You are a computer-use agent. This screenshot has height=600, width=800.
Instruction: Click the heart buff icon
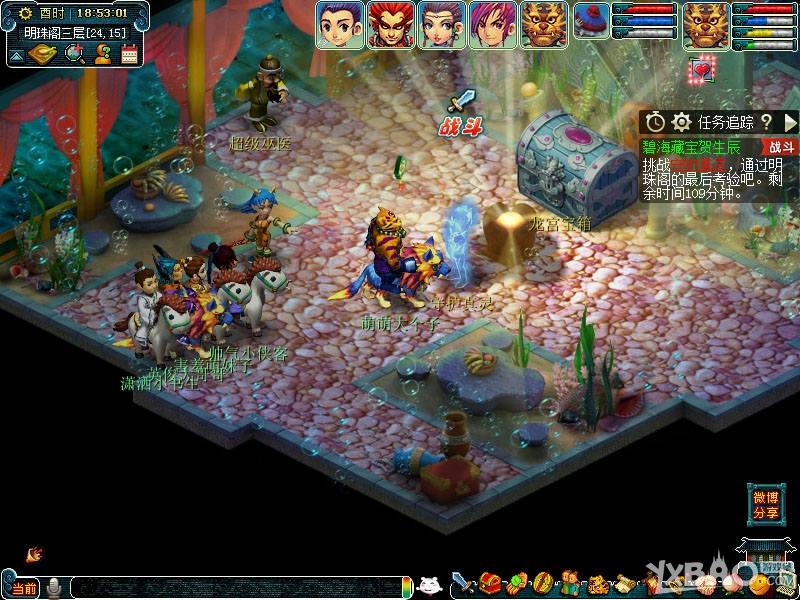(702, 70)
